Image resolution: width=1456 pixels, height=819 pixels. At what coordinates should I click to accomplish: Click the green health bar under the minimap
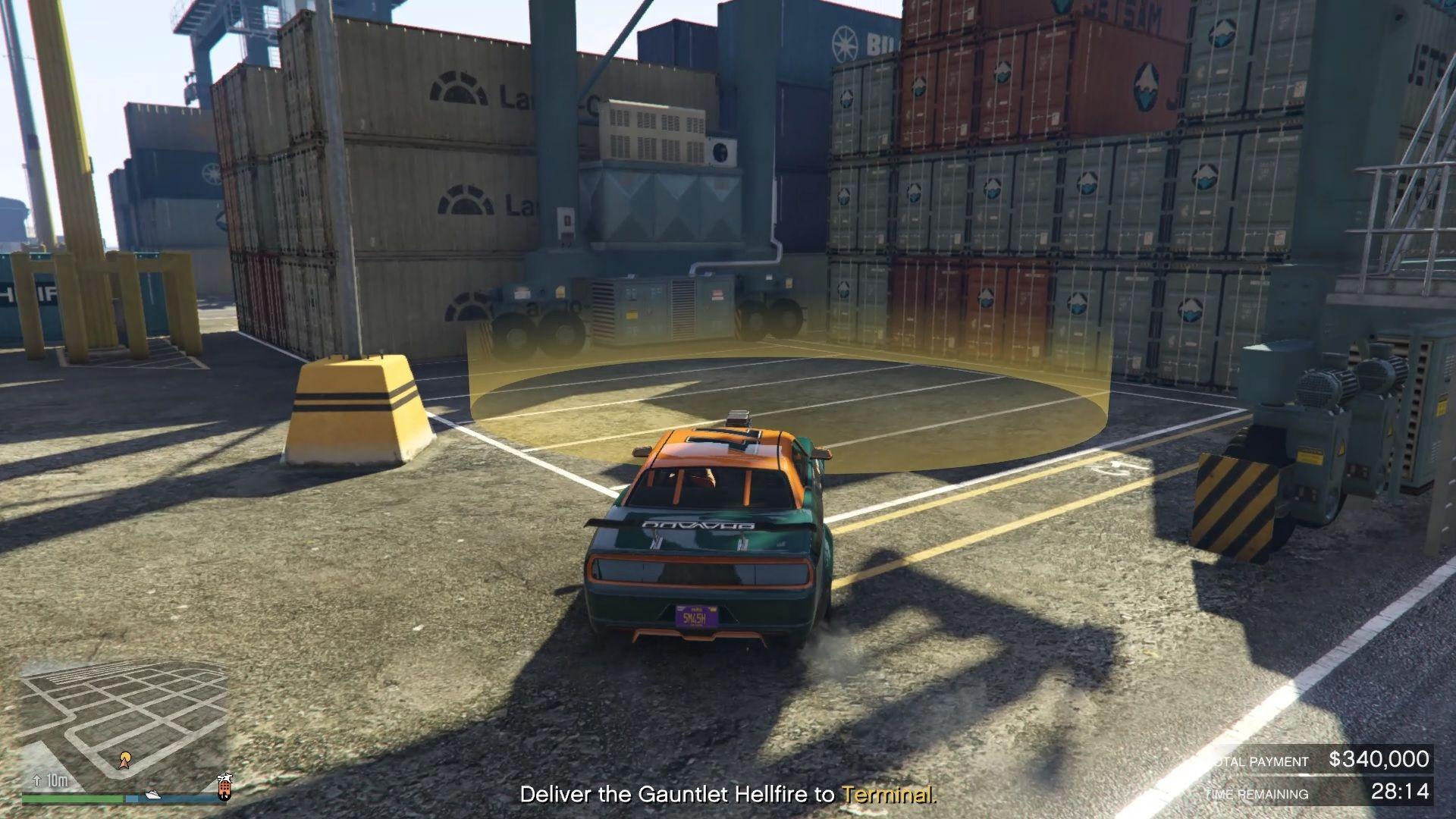click(x=72, y=798)
